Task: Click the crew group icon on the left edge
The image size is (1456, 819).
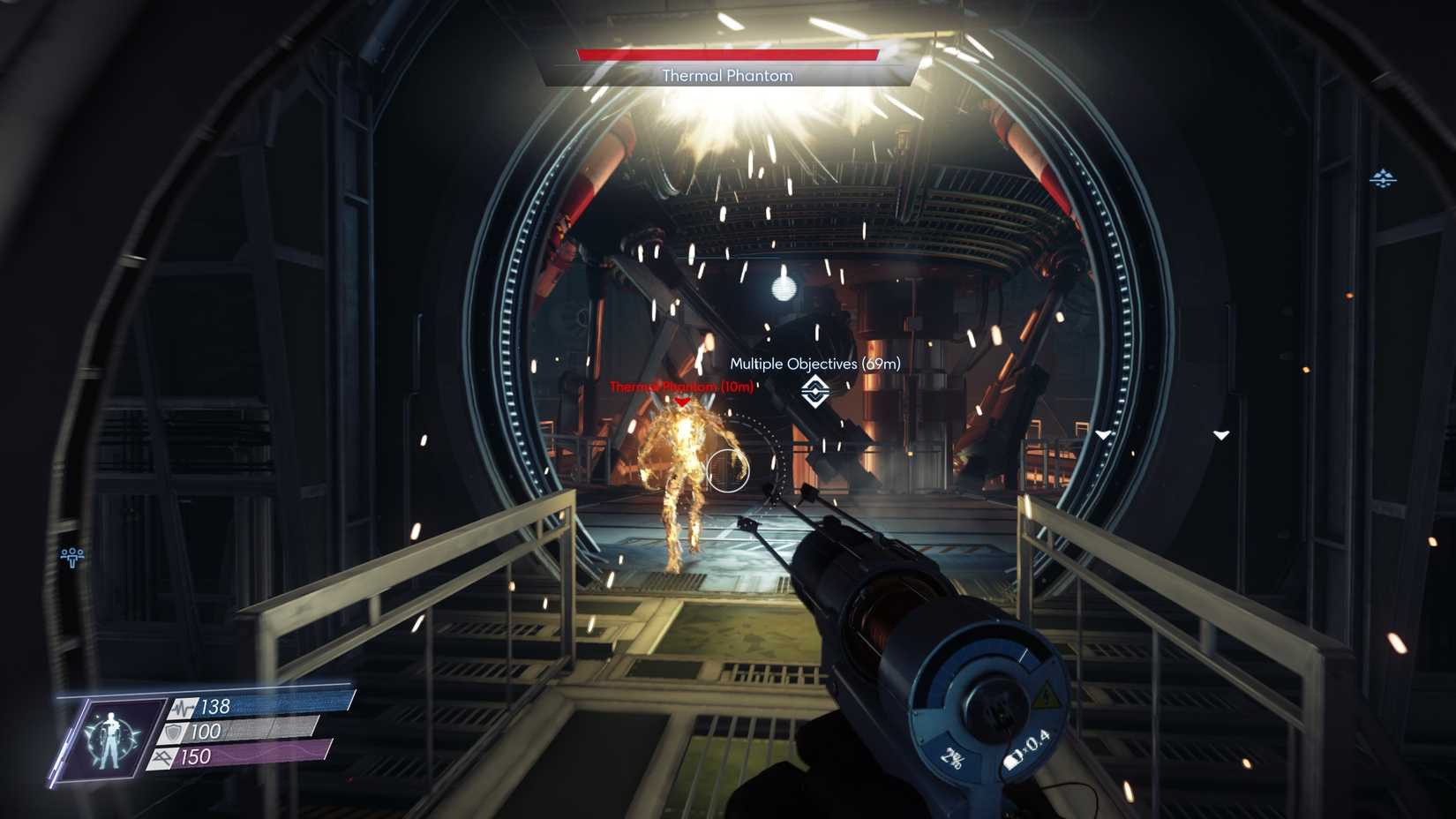Action: (x=71, y=554)
